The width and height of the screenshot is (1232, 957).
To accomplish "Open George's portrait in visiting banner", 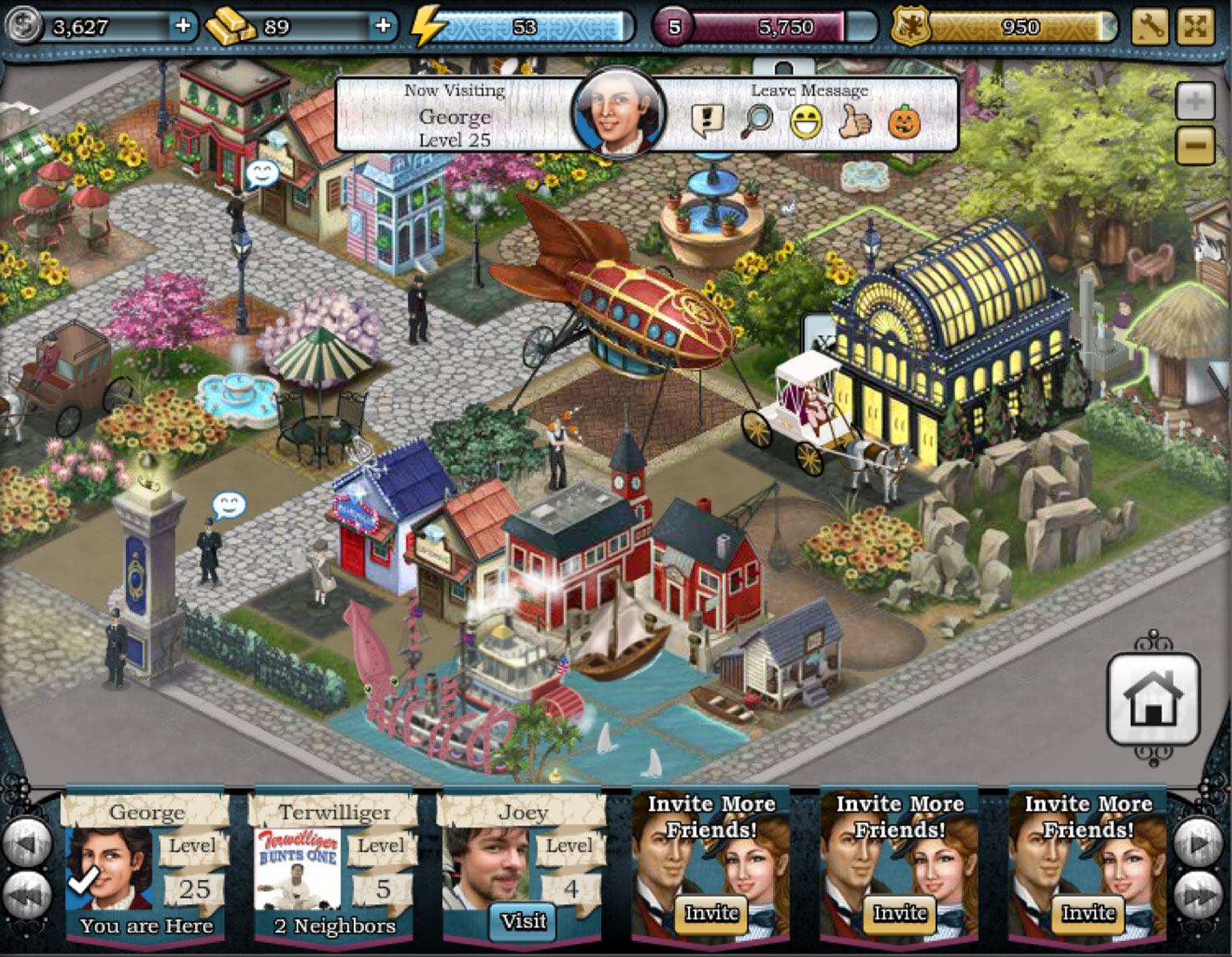I will (x=618, y=112).
